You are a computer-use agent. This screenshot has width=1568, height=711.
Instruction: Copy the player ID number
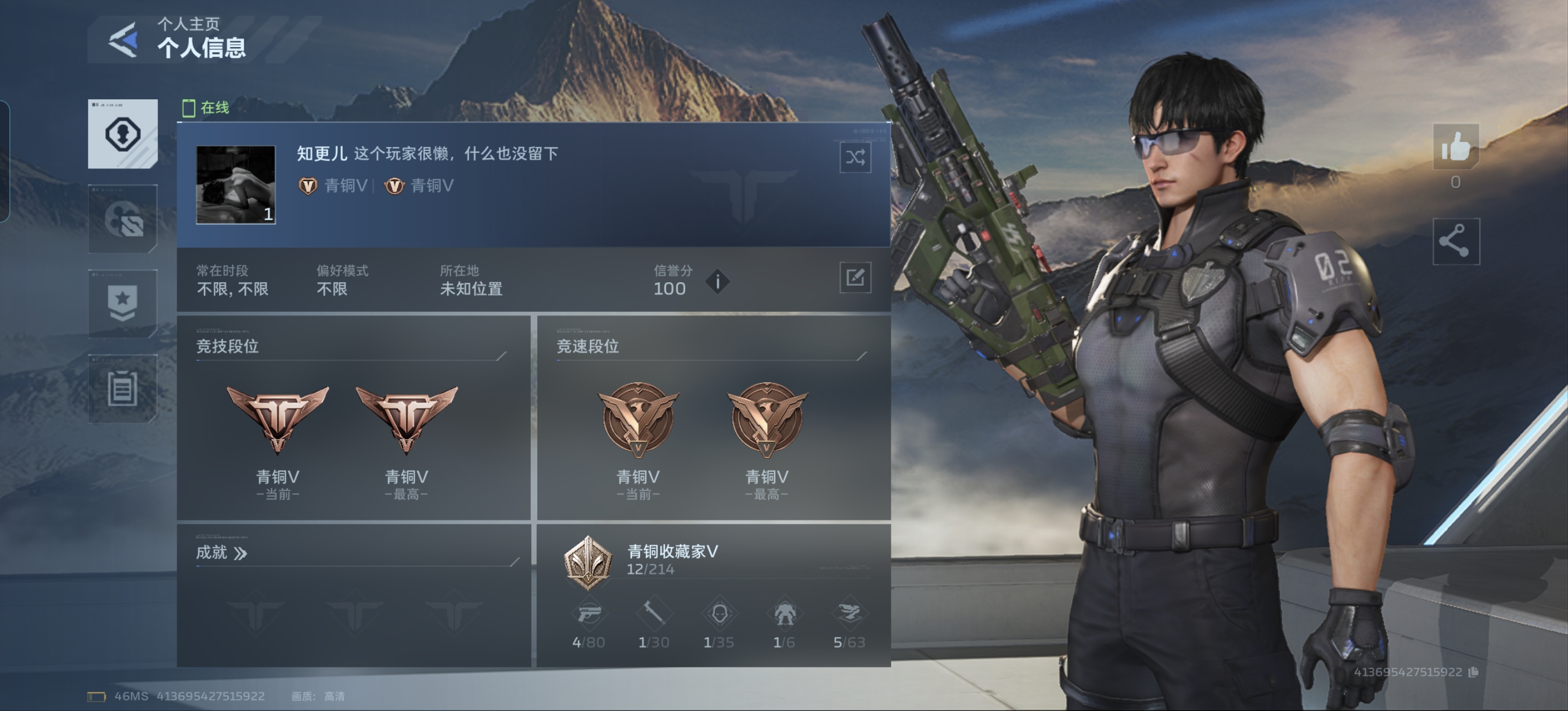coord(1474,672)
